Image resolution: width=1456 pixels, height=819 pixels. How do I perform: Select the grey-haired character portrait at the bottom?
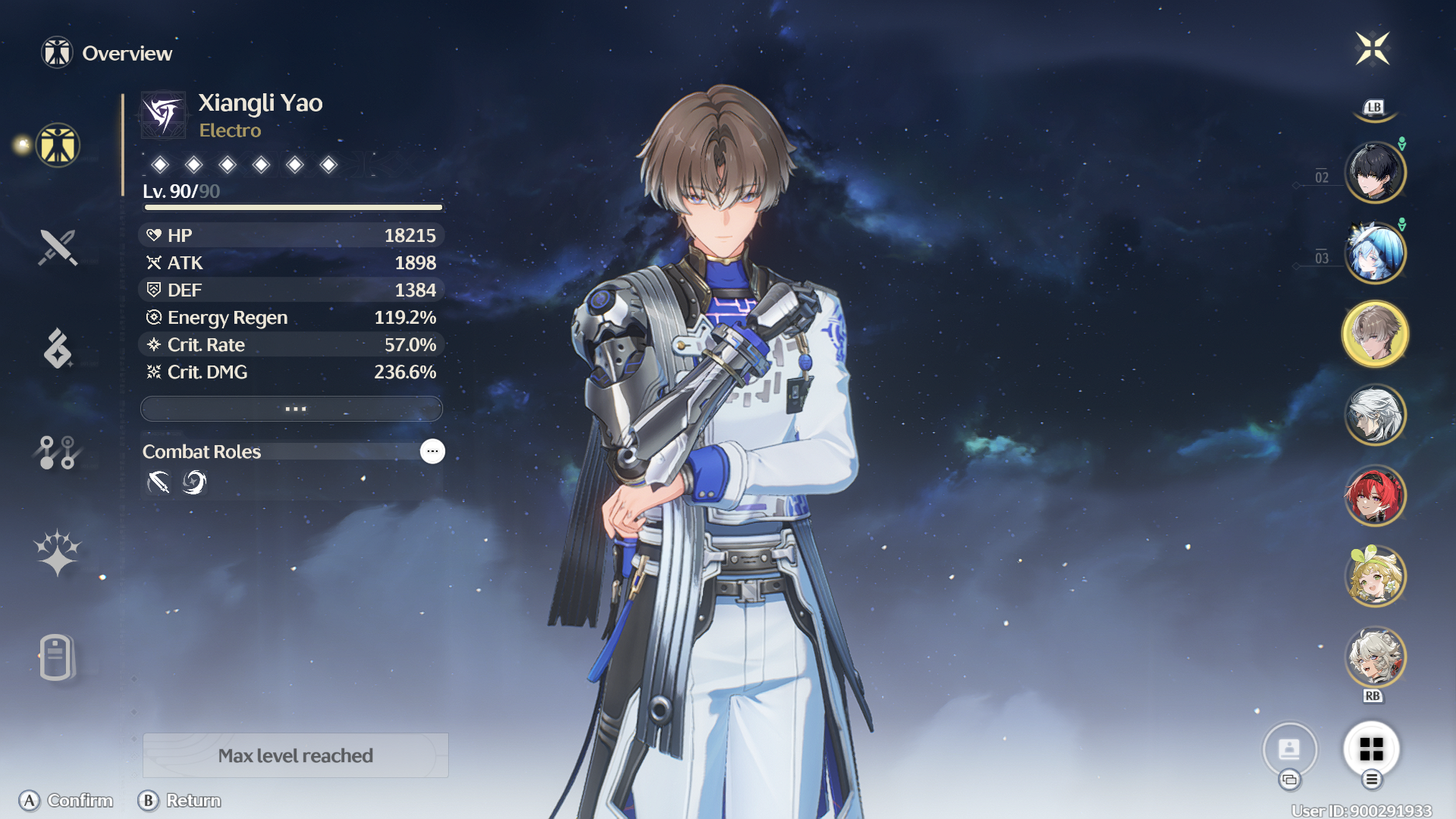1375,657
